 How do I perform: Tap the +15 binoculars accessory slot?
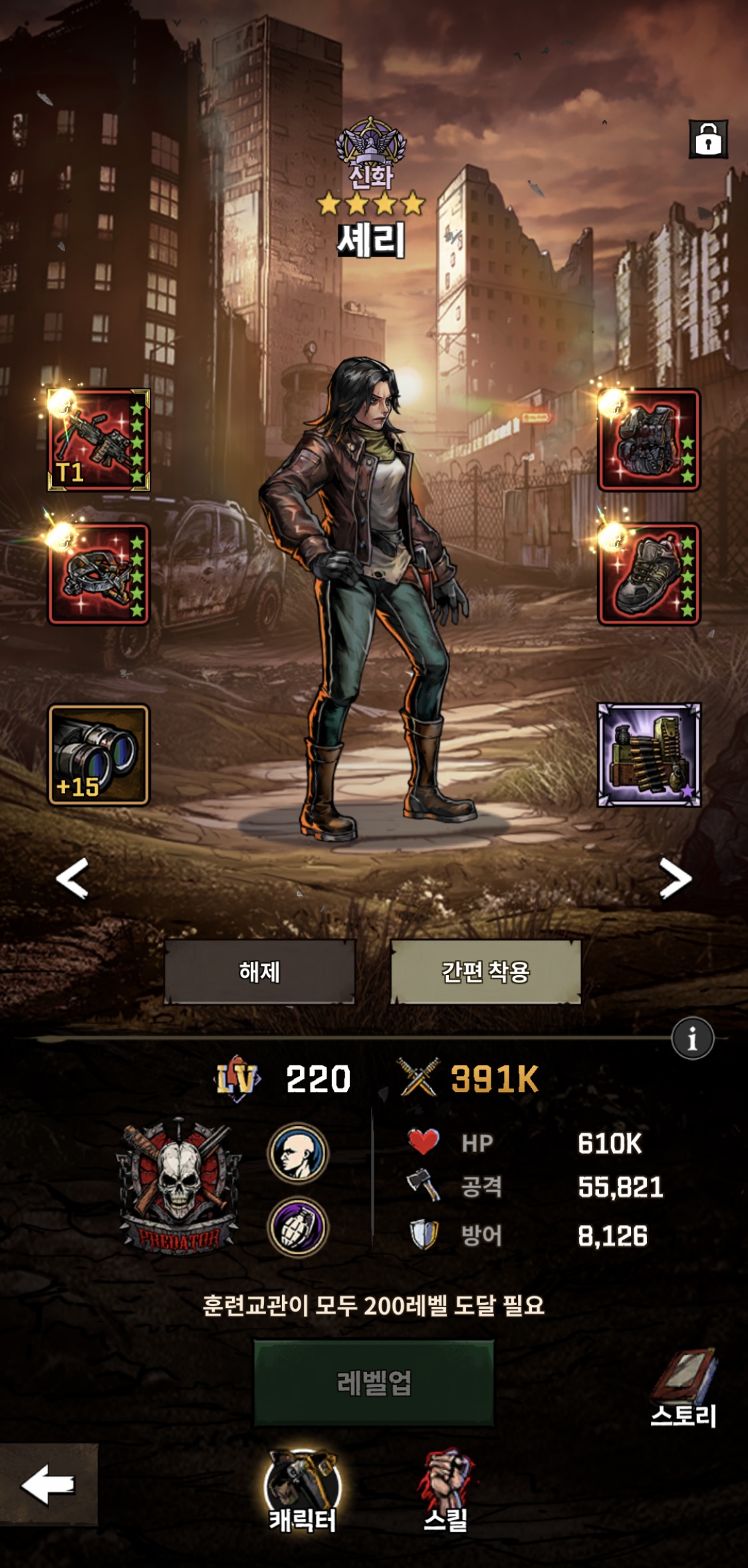99,754
